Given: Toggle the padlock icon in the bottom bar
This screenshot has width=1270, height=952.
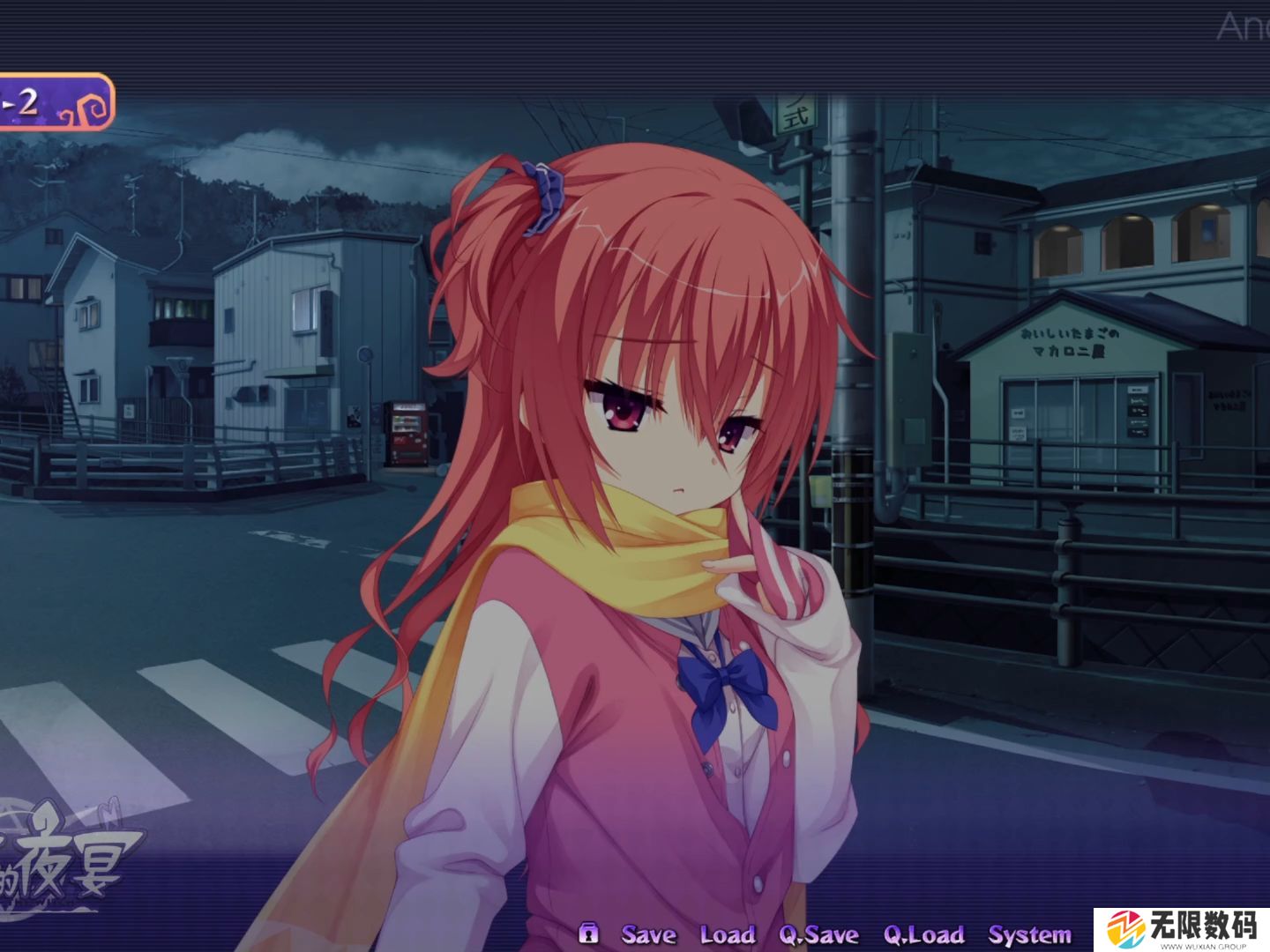Looking at the screenshot, I should click(588, 933).
